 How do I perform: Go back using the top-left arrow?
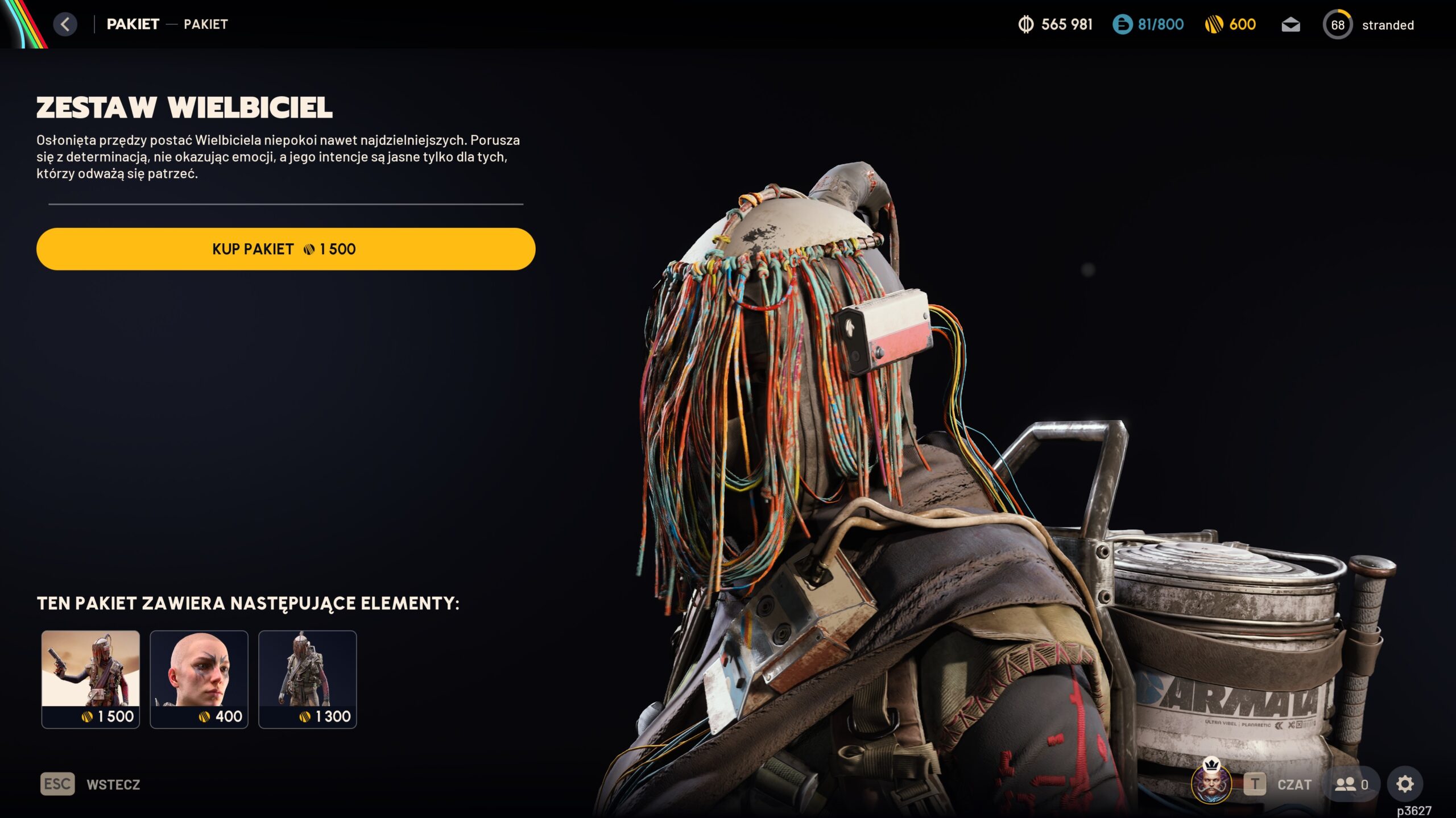pyautogui.click(x=65, y=24)
